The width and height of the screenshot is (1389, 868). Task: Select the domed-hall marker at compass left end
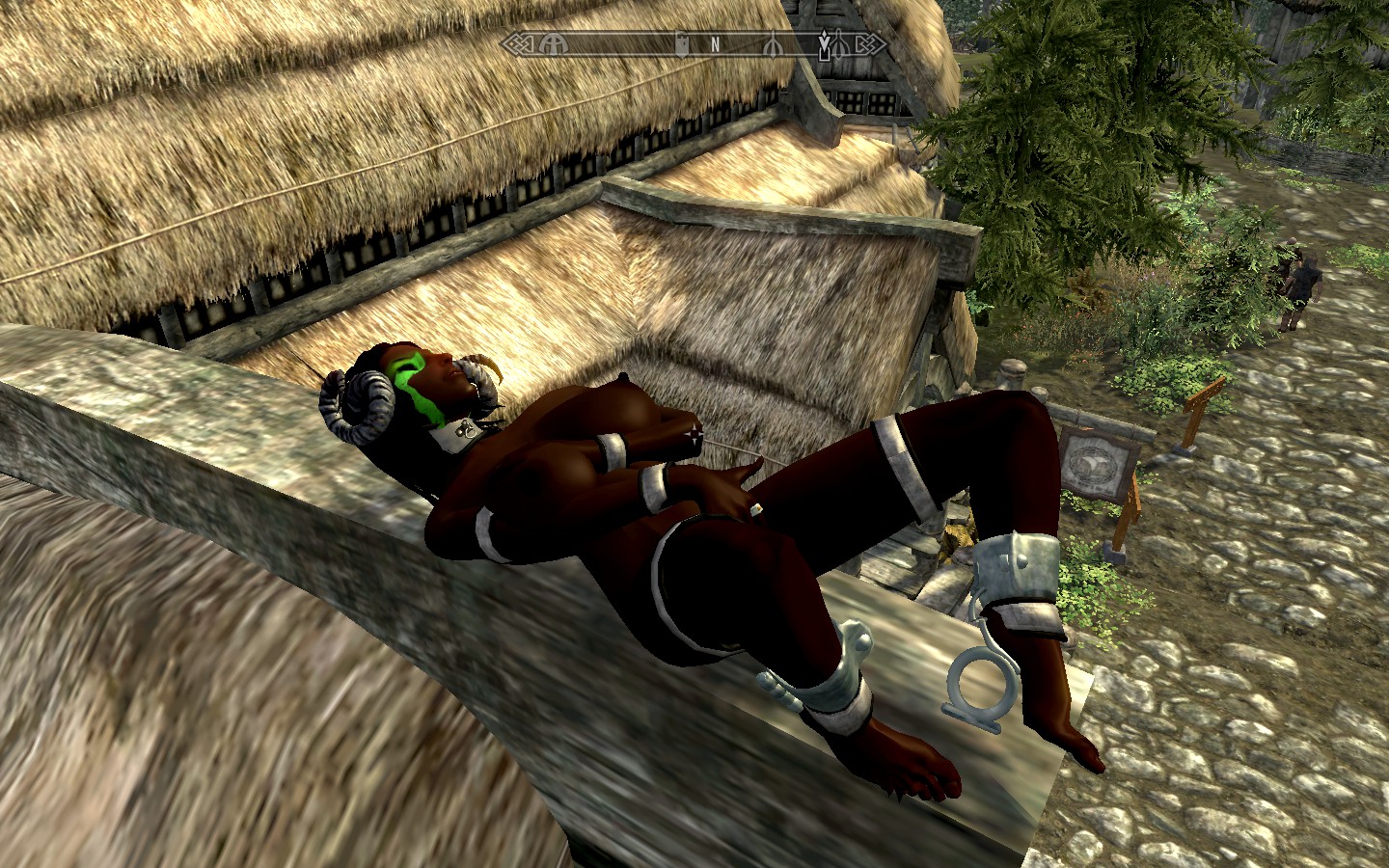point(555,43)
